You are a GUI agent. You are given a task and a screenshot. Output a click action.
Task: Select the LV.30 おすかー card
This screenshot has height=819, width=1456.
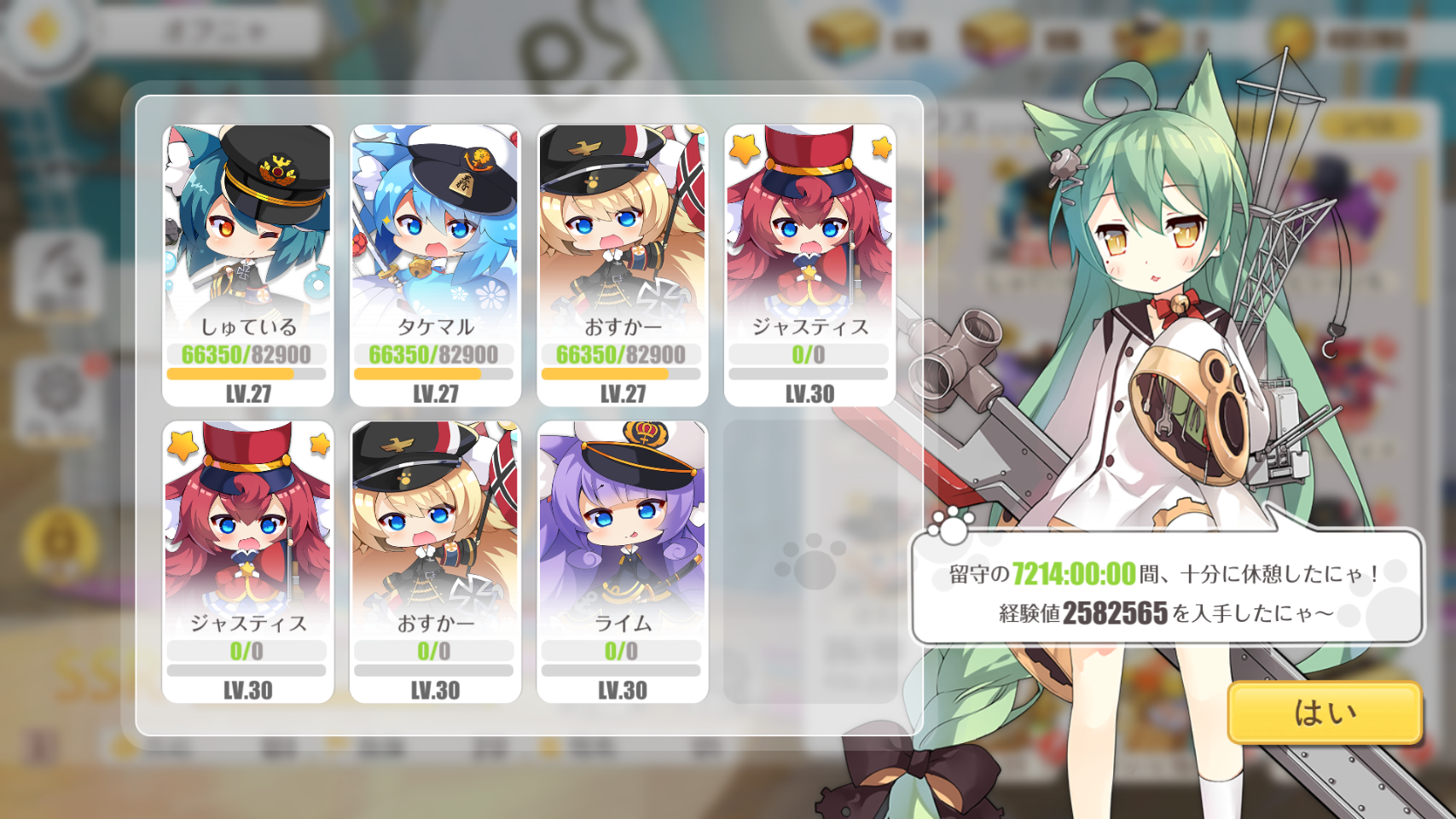[x=435, y=561]
